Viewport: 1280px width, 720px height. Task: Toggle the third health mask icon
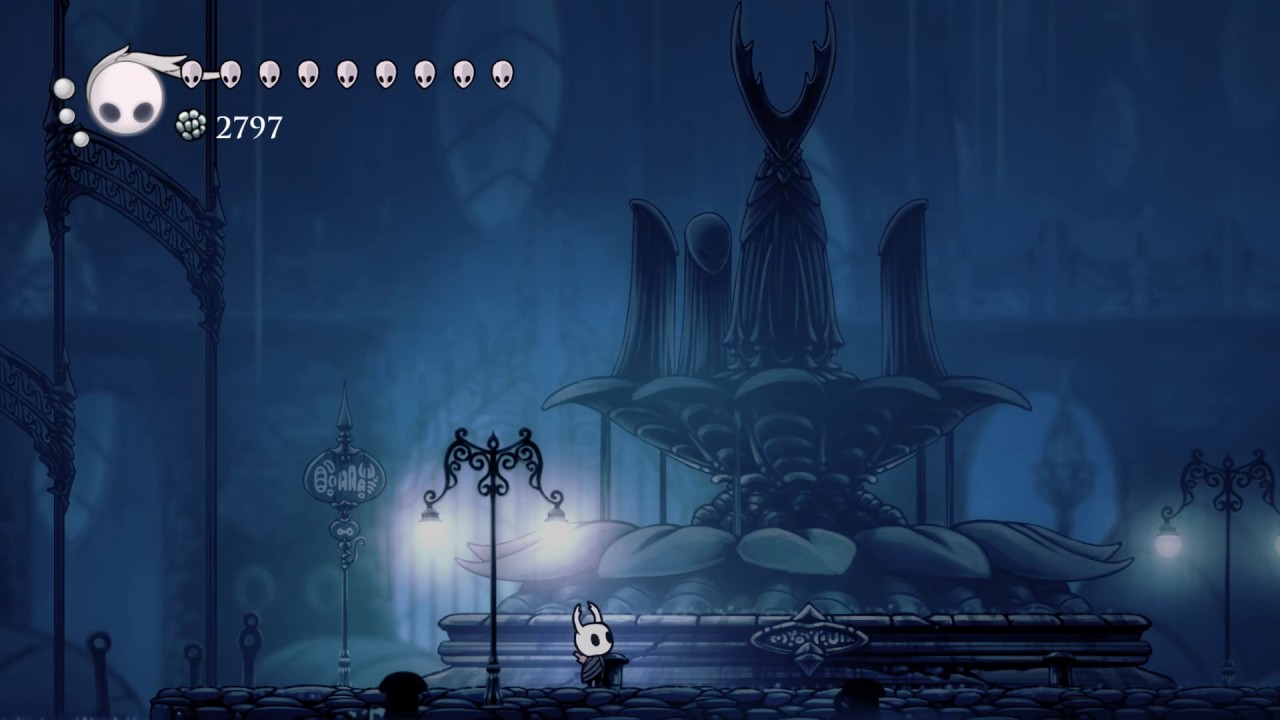[270, 71]
